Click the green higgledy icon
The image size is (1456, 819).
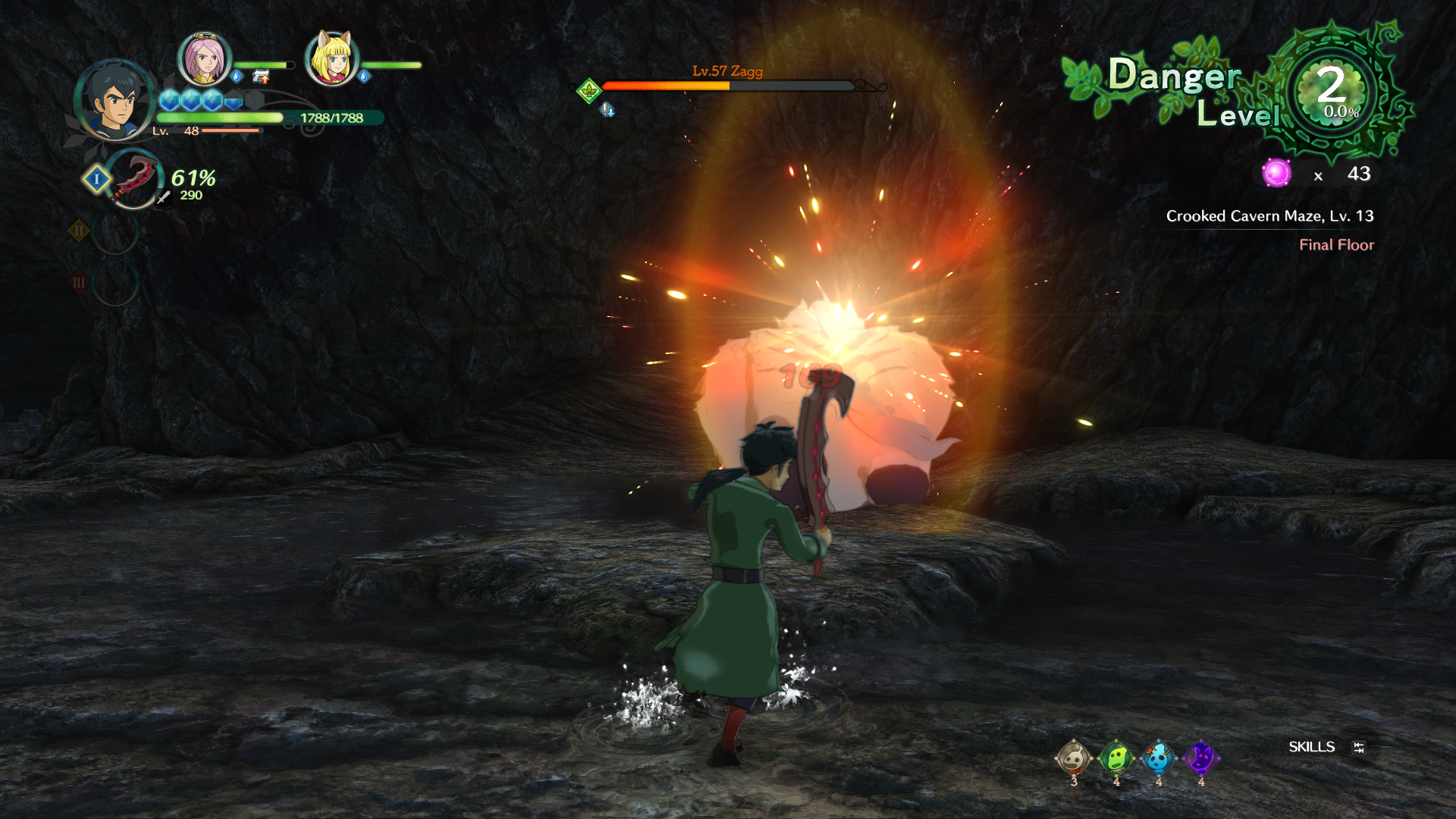(x=1116, y=758)
